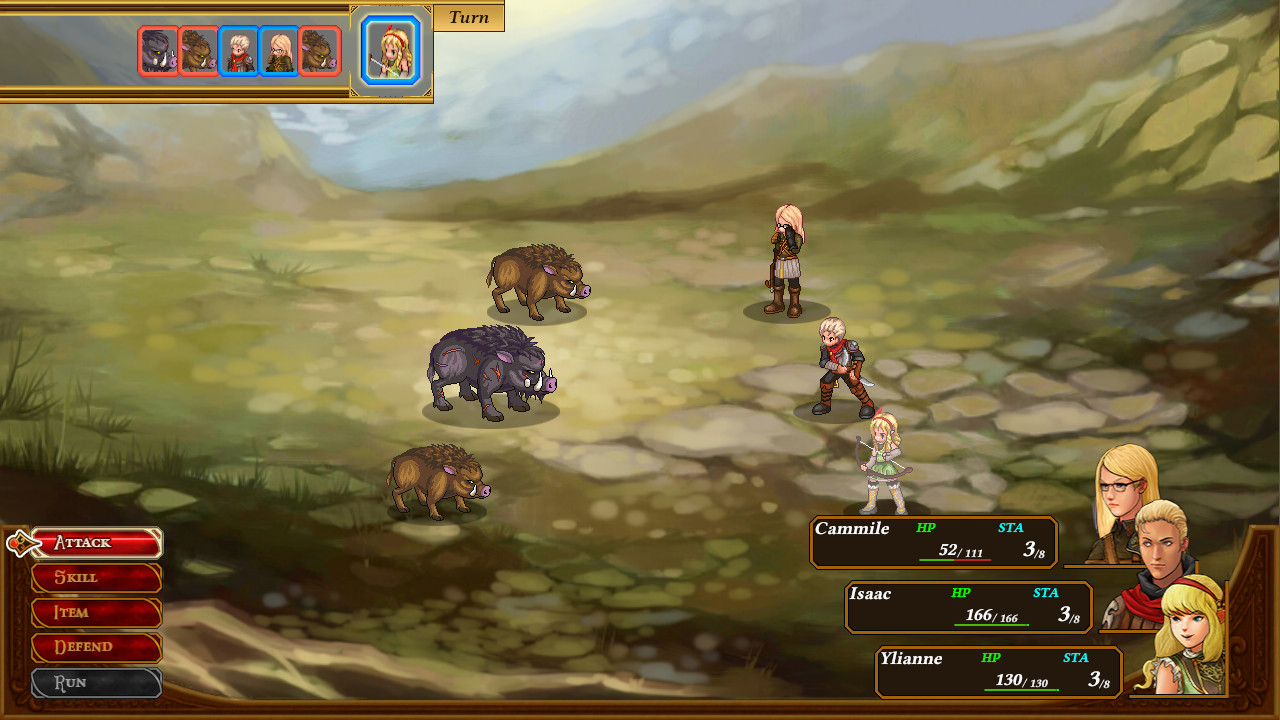This screenshot has width=1280, height=720.
Task: Open the Skill menu
Action: tap(96, 578)
